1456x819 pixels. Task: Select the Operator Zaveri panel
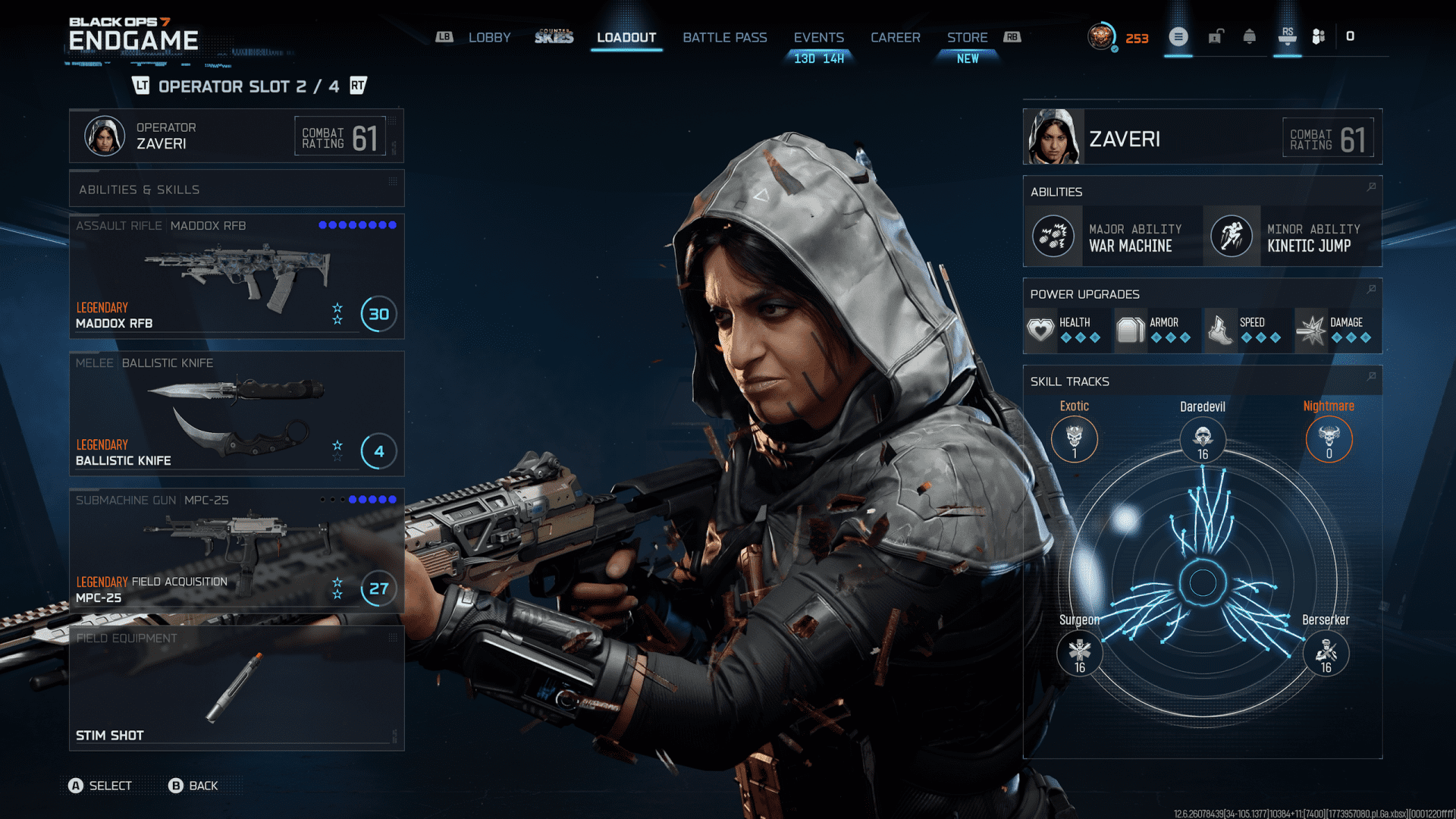[236, 136]
